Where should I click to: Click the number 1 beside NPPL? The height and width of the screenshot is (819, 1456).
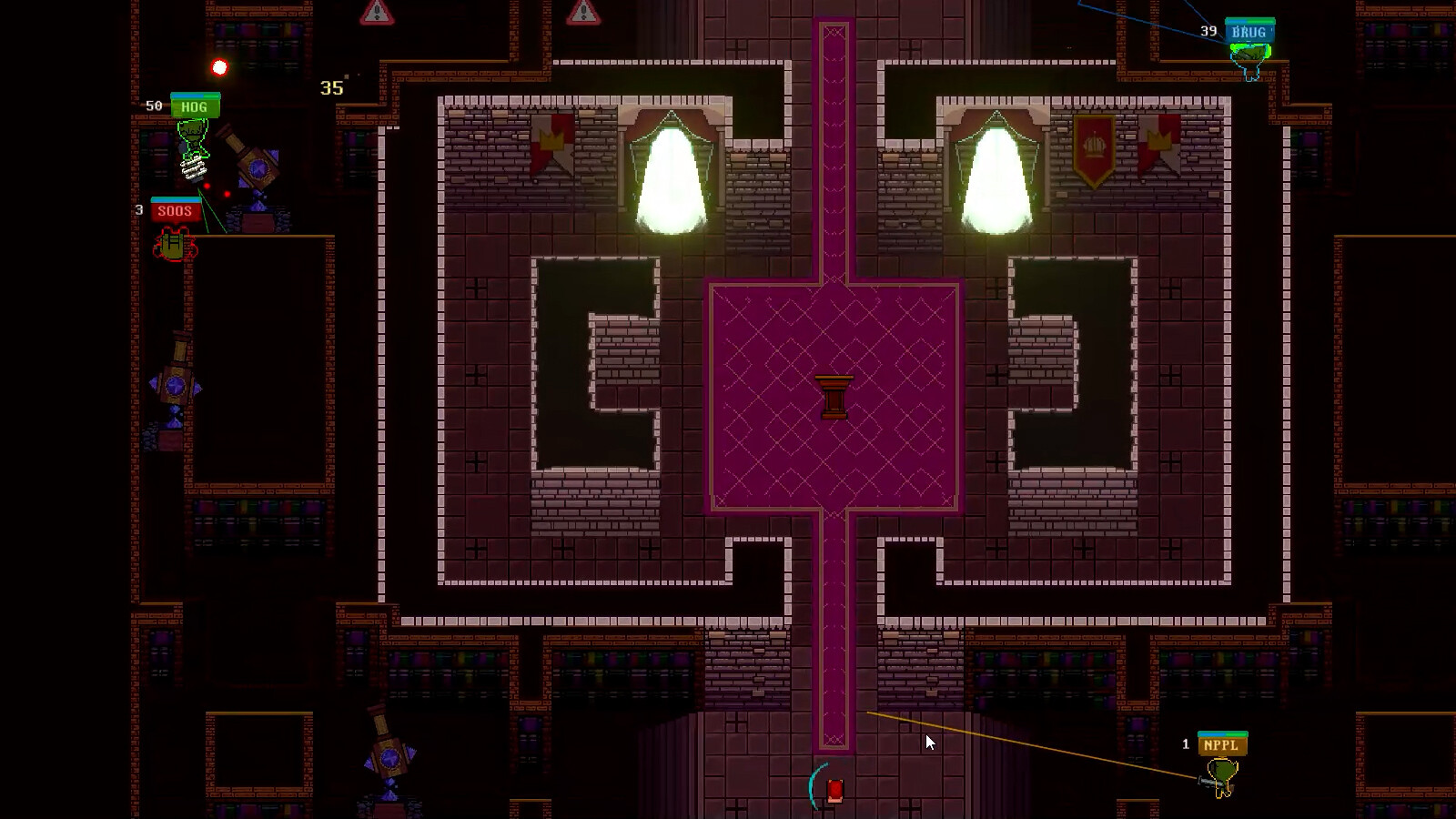pos(1185,743)
